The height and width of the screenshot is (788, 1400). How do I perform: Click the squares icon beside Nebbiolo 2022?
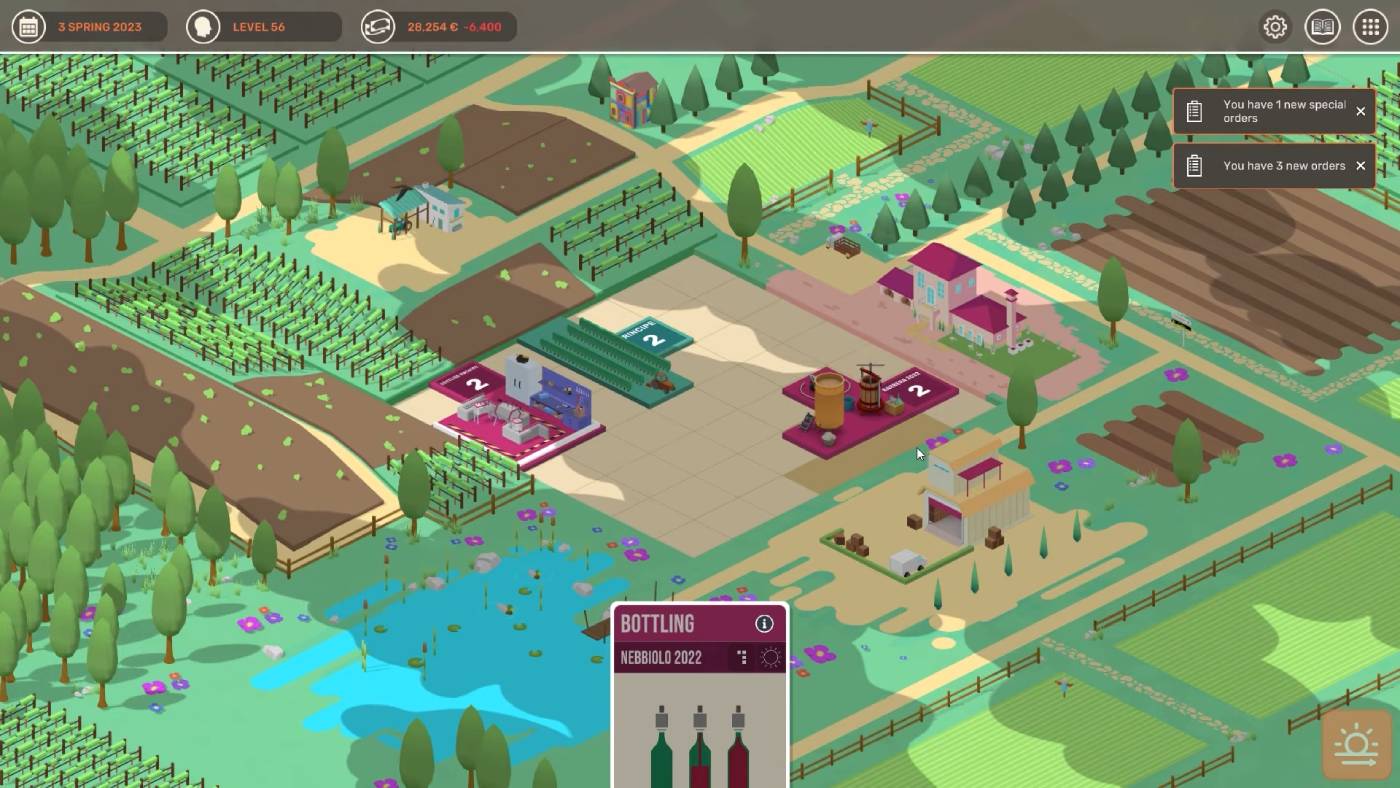coord(742,657)
